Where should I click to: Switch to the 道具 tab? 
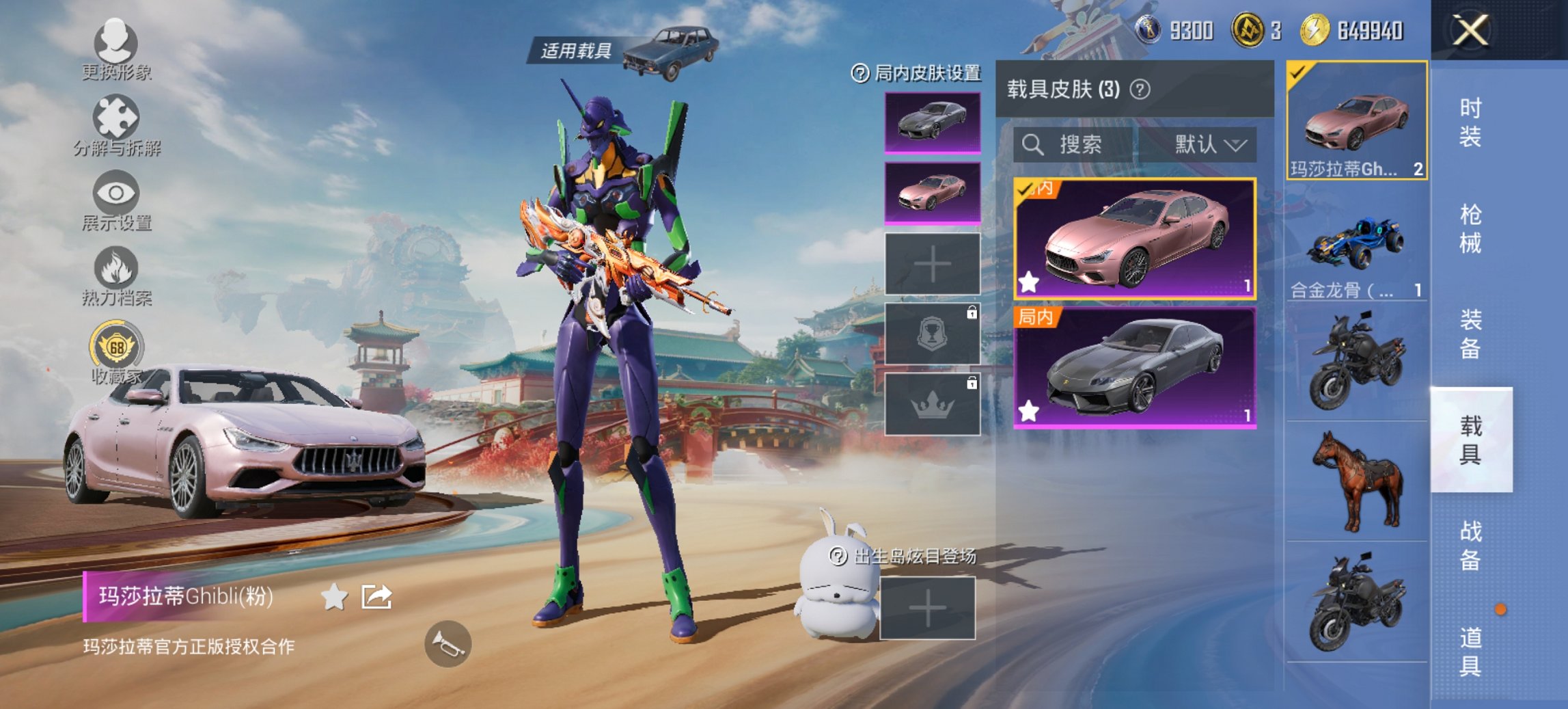click(1470, 652)
